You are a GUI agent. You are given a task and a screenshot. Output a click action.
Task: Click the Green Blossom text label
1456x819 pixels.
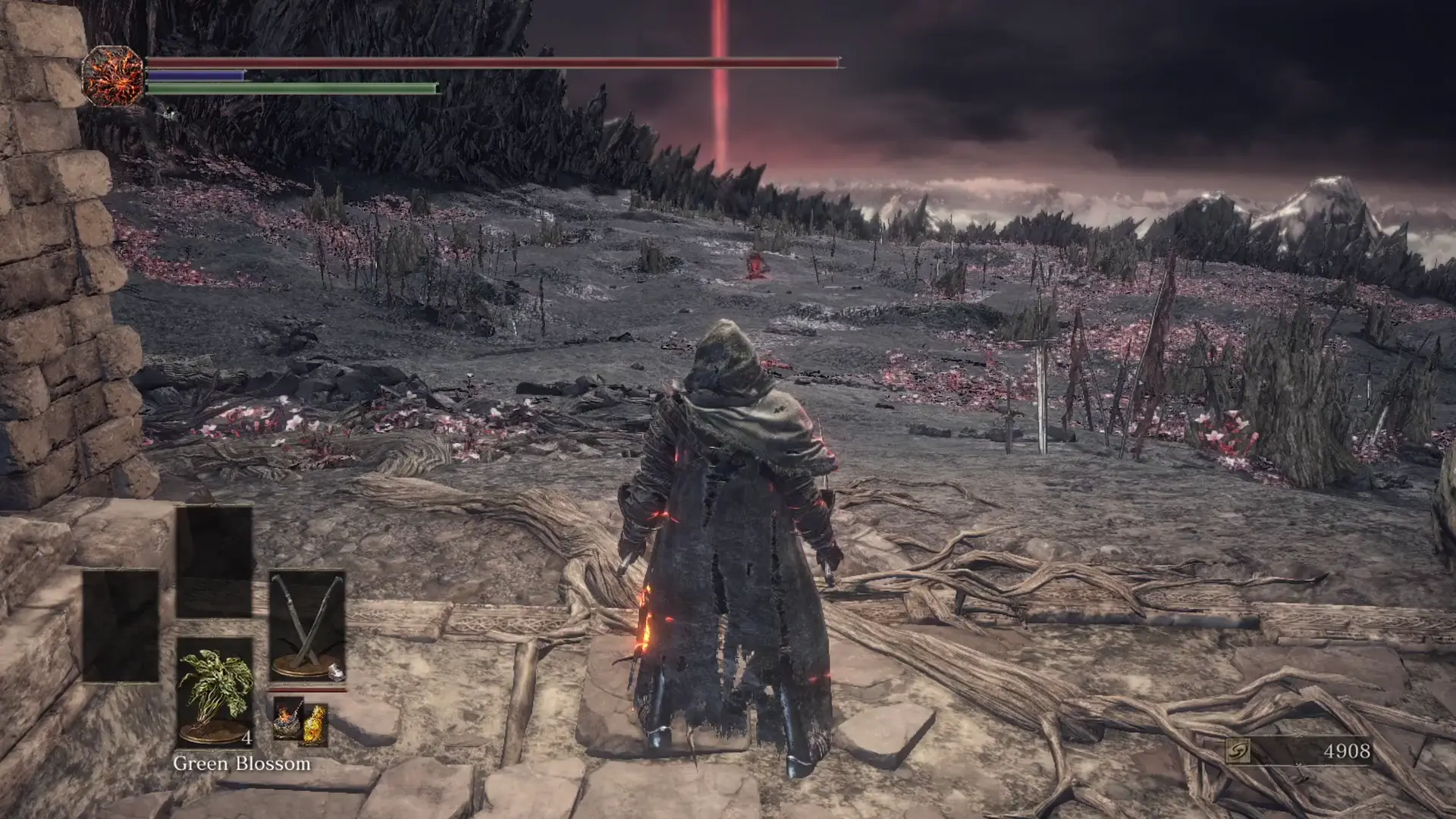point(241,764)
